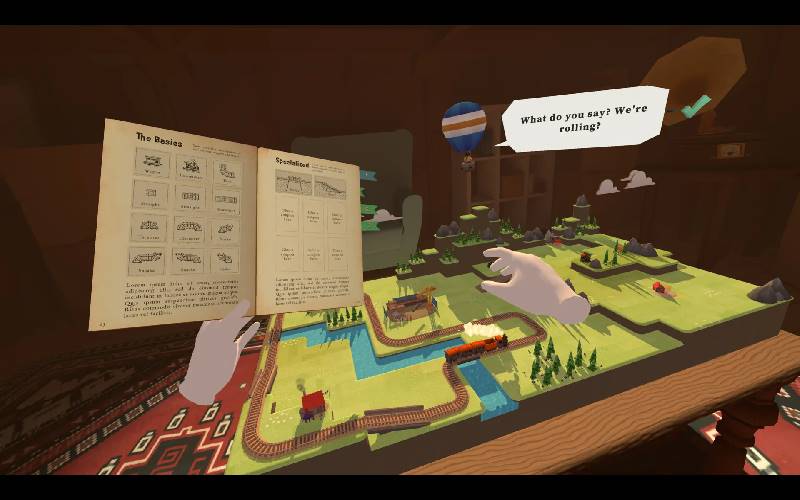800x500 pixels.
Task: Confirm with the green checkmark
Action: click(x=693, y=105)
